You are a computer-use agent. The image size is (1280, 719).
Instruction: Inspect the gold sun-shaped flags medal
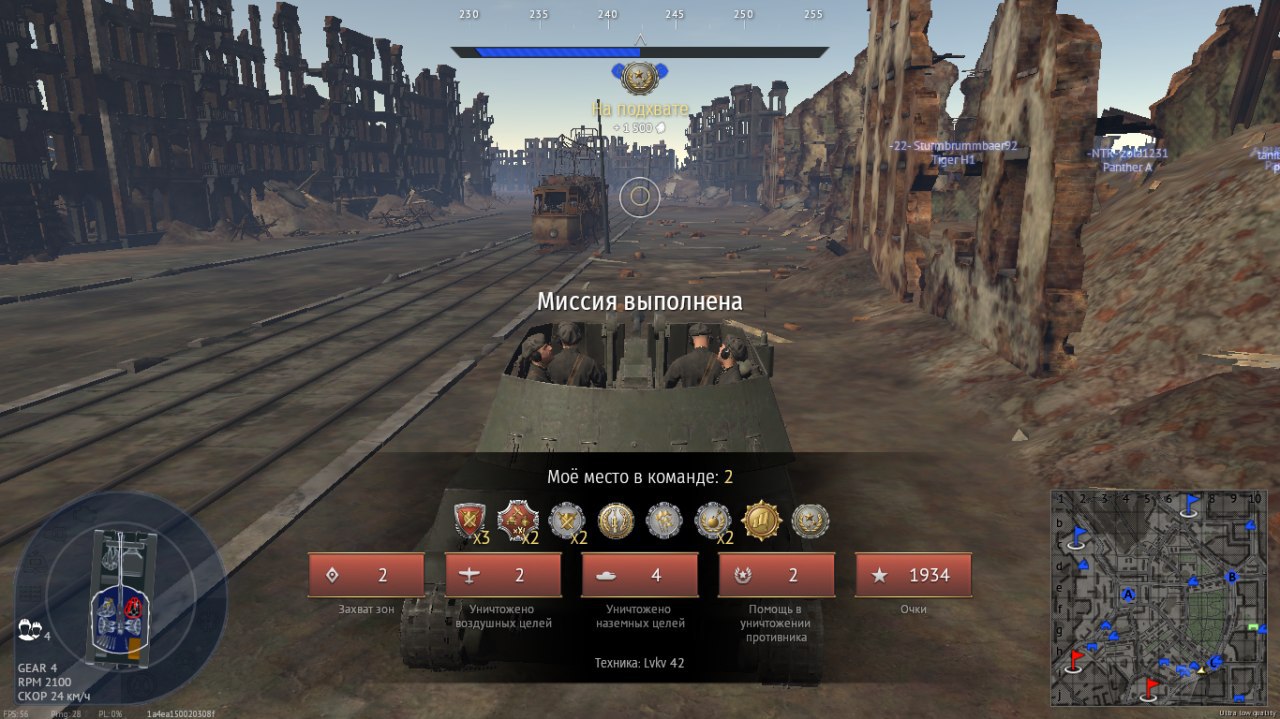pos(761,520)
